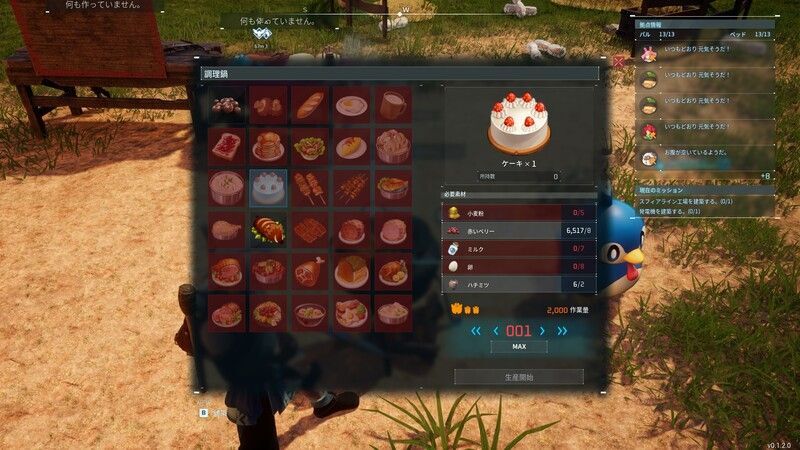Viewport: 800px width, 450px height.
Task: Pick the baked berries recipe in top-left slot
Action: pos(226,104)
